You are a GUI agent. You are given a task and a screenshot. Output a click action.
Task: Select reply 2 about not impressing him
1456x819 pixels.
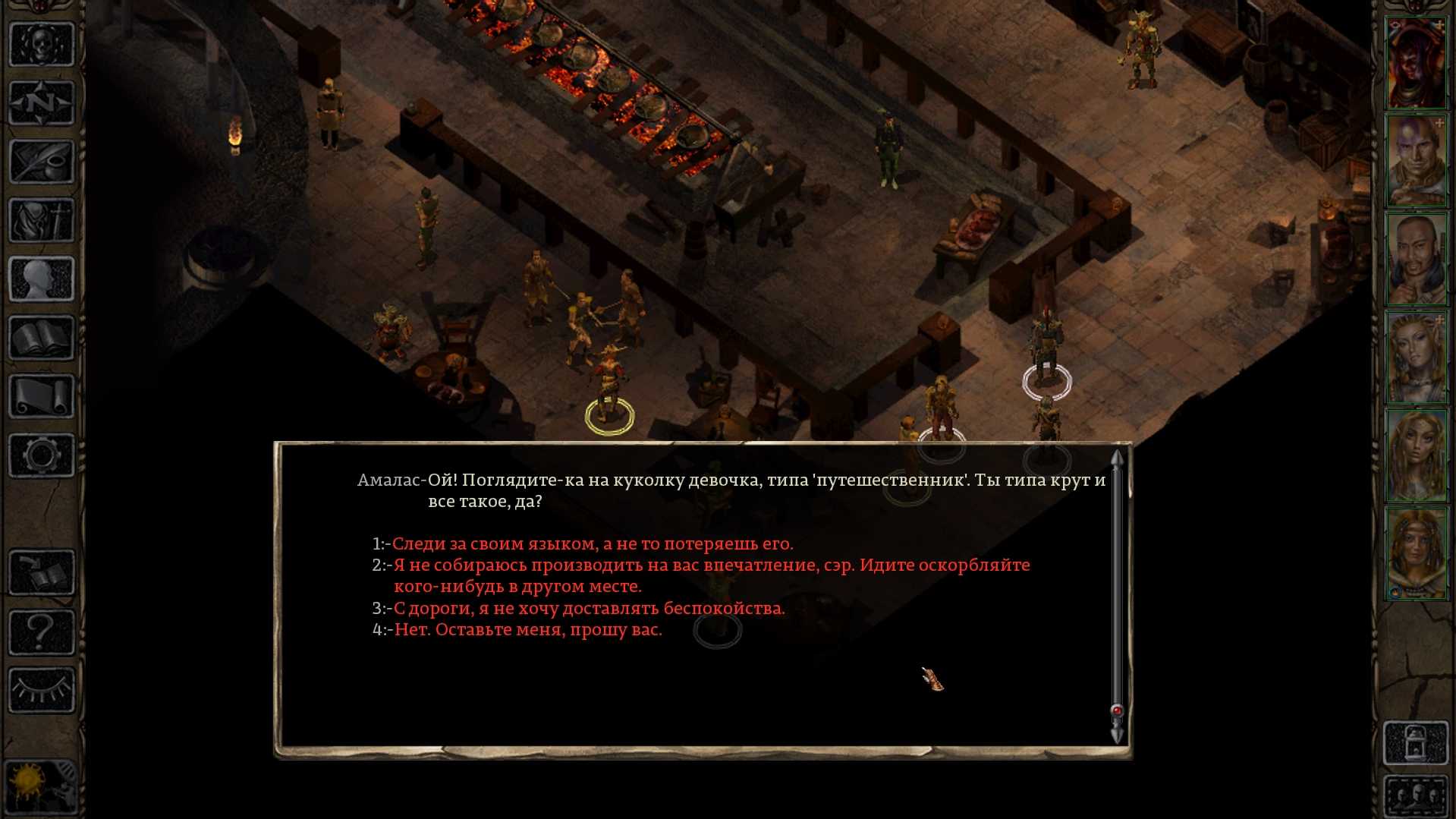coord(711,565)
